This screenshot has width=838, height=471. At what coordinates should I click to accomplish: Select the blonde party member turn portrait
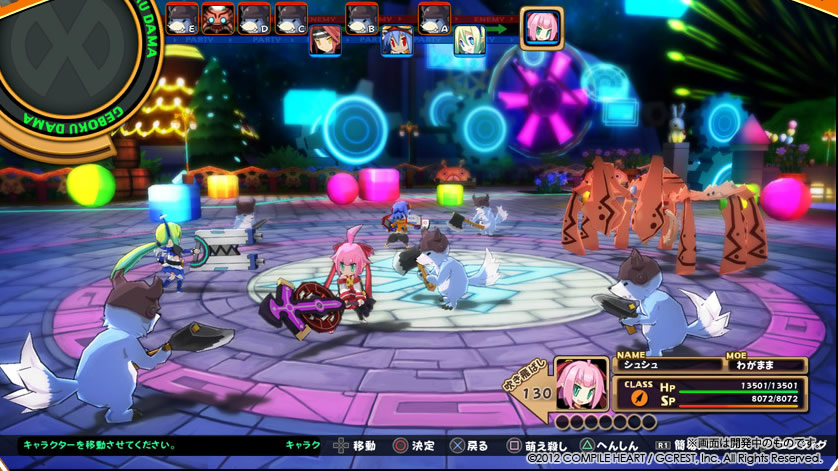click(470, 40)
